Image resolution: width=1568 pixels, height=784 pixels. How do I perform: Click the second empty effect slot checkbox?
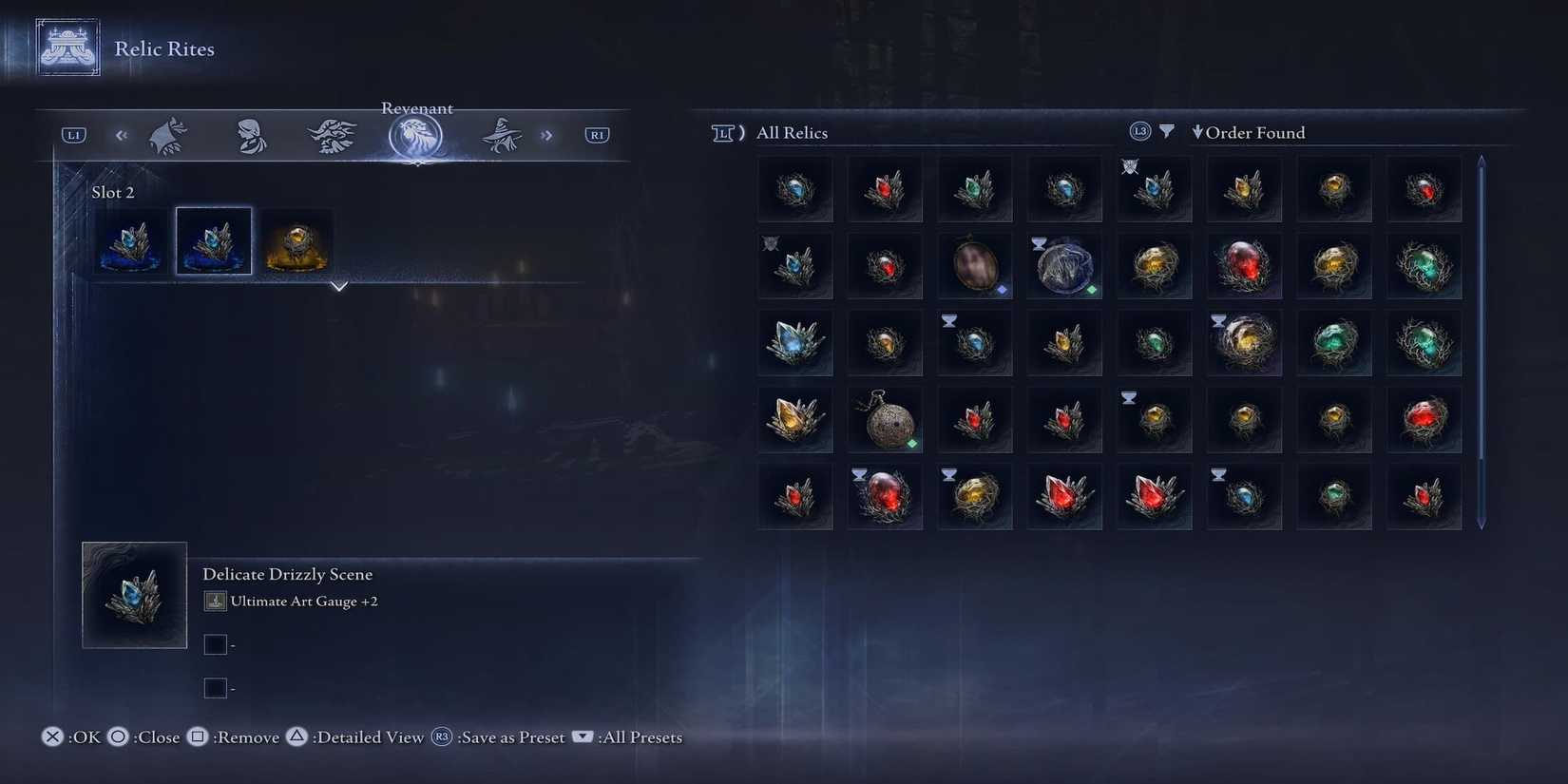(216, 687)
